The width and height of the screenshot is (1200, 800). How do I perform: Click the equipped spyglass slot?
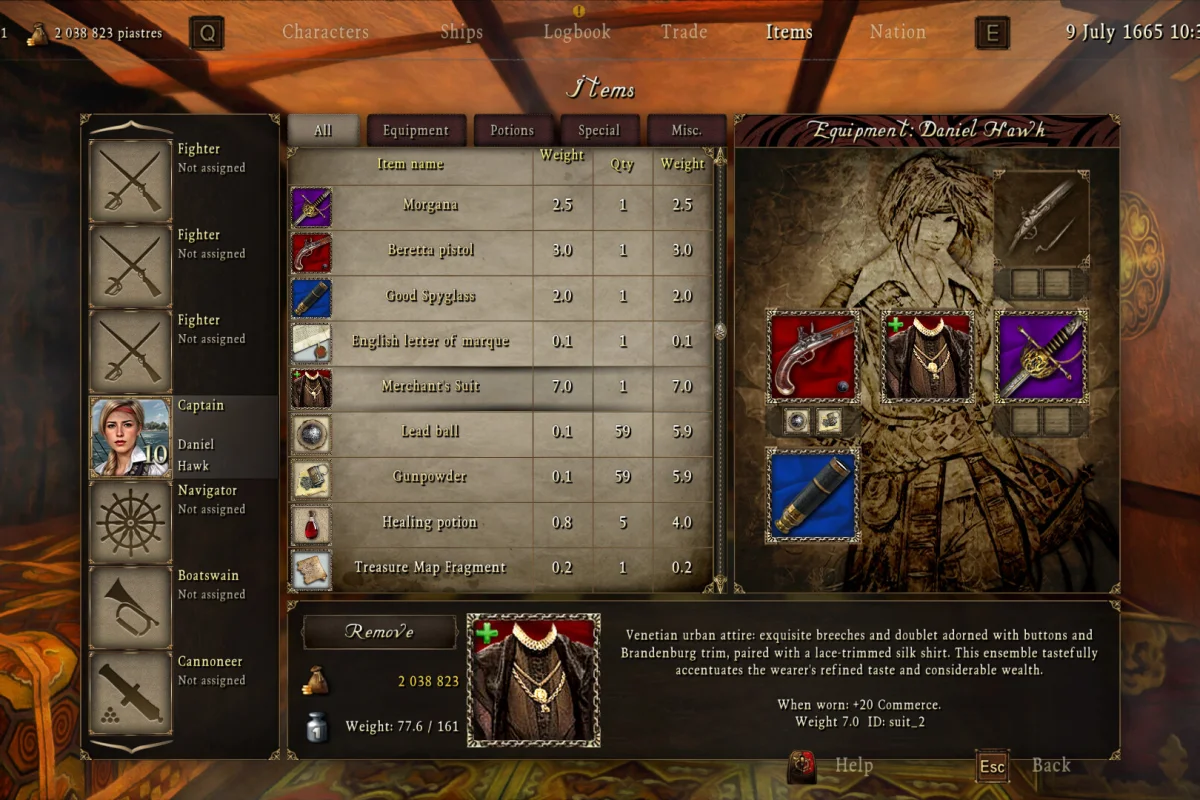click(x=812, y=494)
